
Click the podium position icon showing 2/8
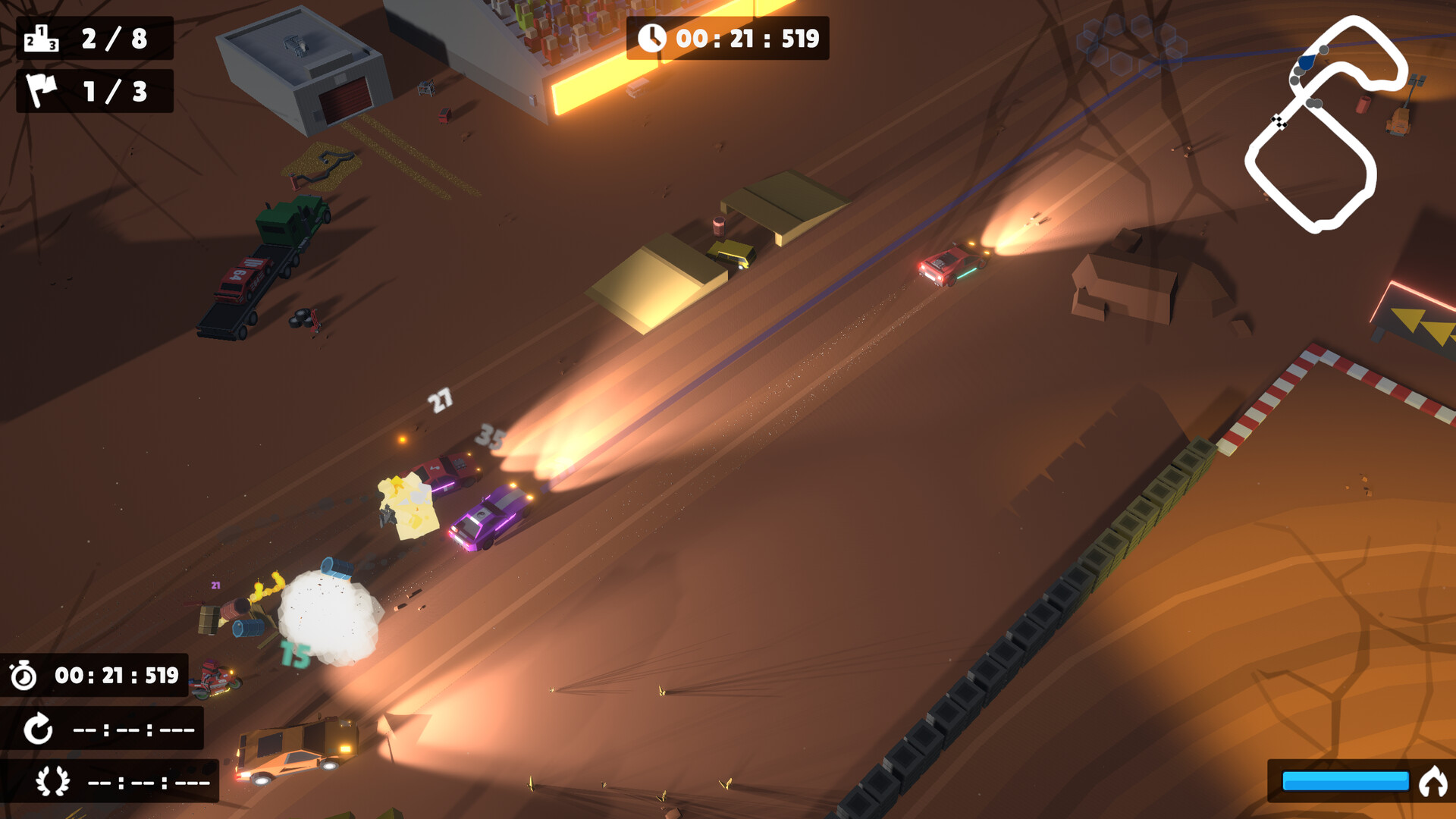(42, 39)
